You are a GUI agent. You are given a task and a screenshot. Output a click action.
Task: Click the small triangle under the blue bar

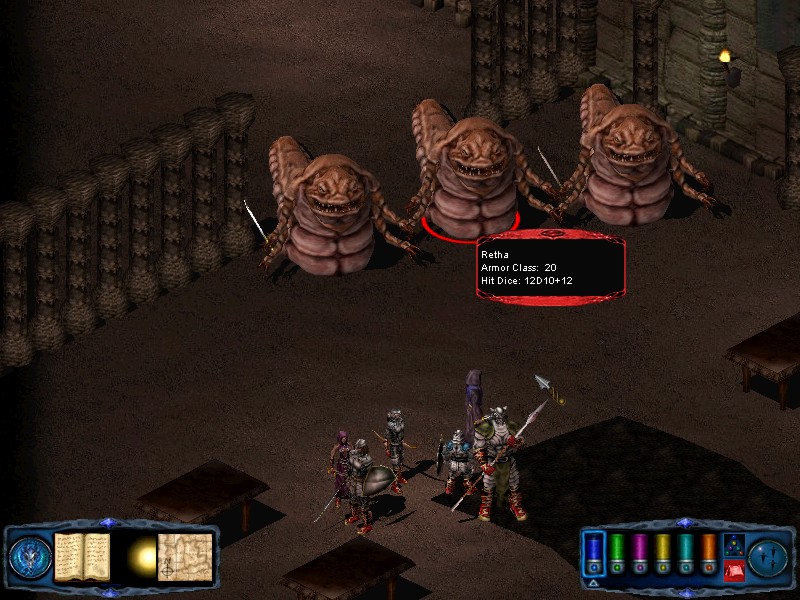[594, 582]
